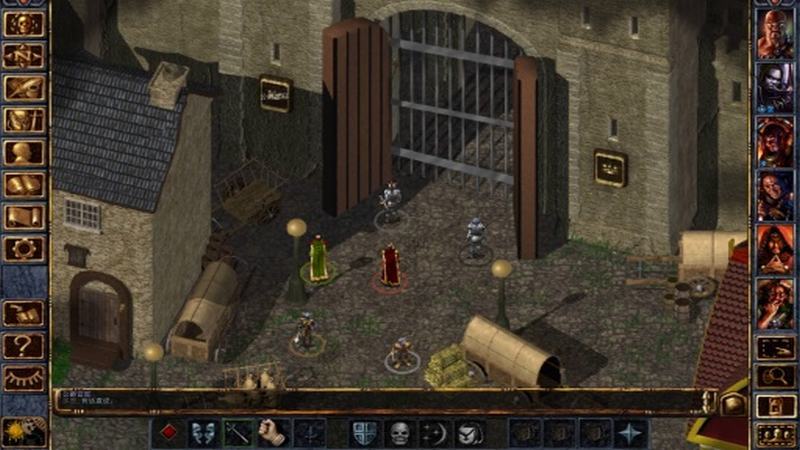The height and width of the screenshot is (450, 800).
Task: Open the options menu with the gear icon
Action: (23, 249)
